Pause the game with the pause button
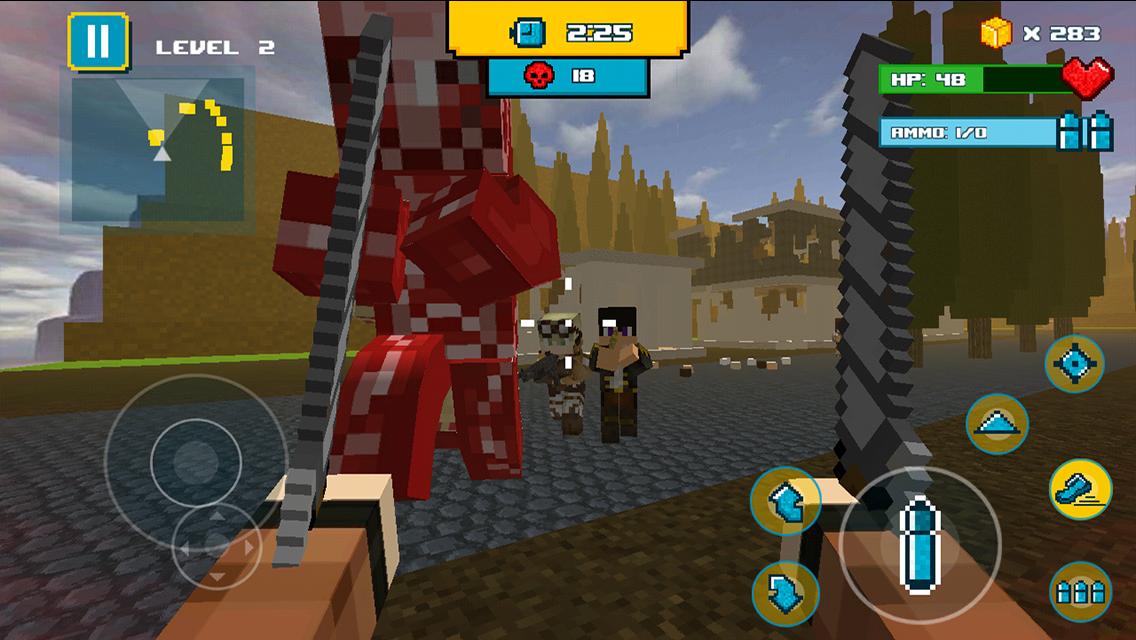This screenshot has width=1136, height=640. [98, 42]
